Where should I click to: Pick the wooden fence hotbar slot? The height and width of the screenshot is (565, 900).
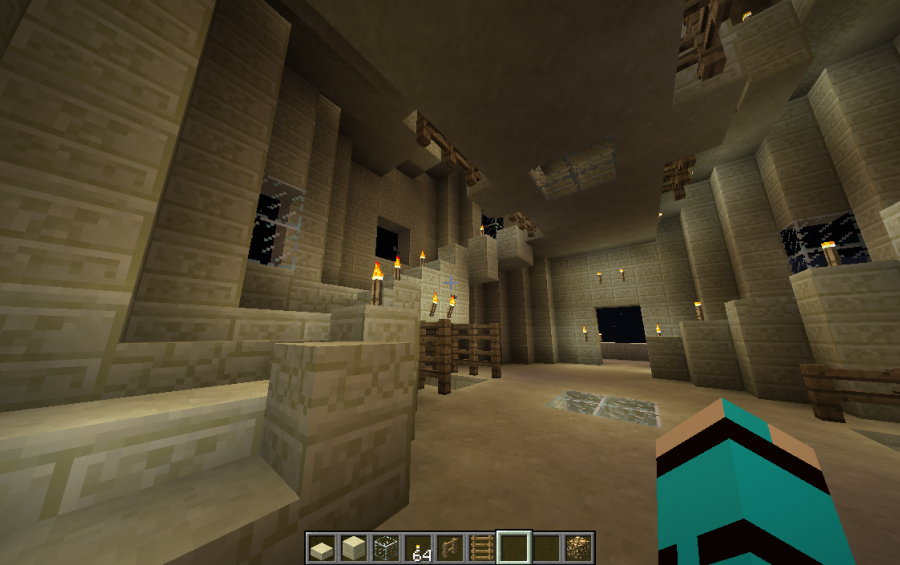(449, 548)
